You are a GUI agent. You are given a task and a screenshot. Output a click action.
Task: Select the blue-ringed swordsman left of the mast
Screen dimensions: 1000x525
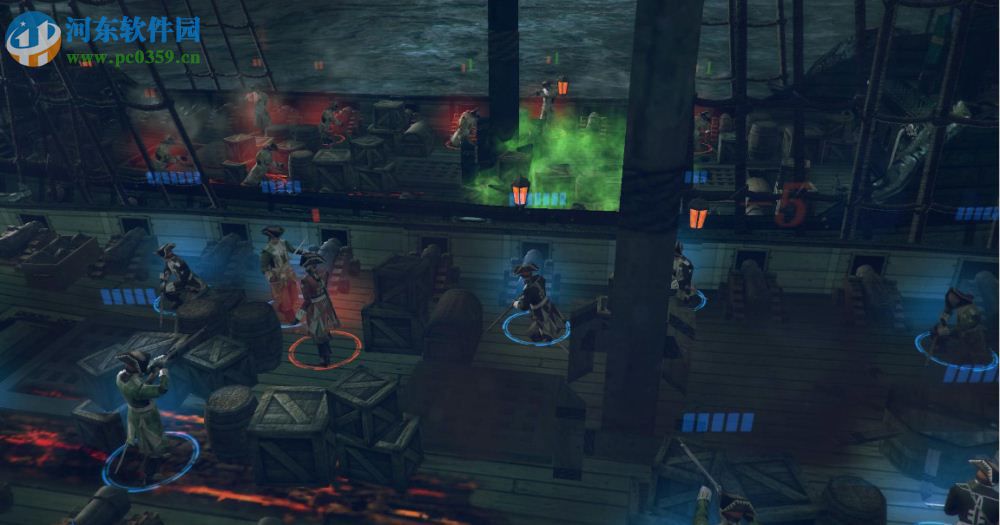click(x=533, y=297)
